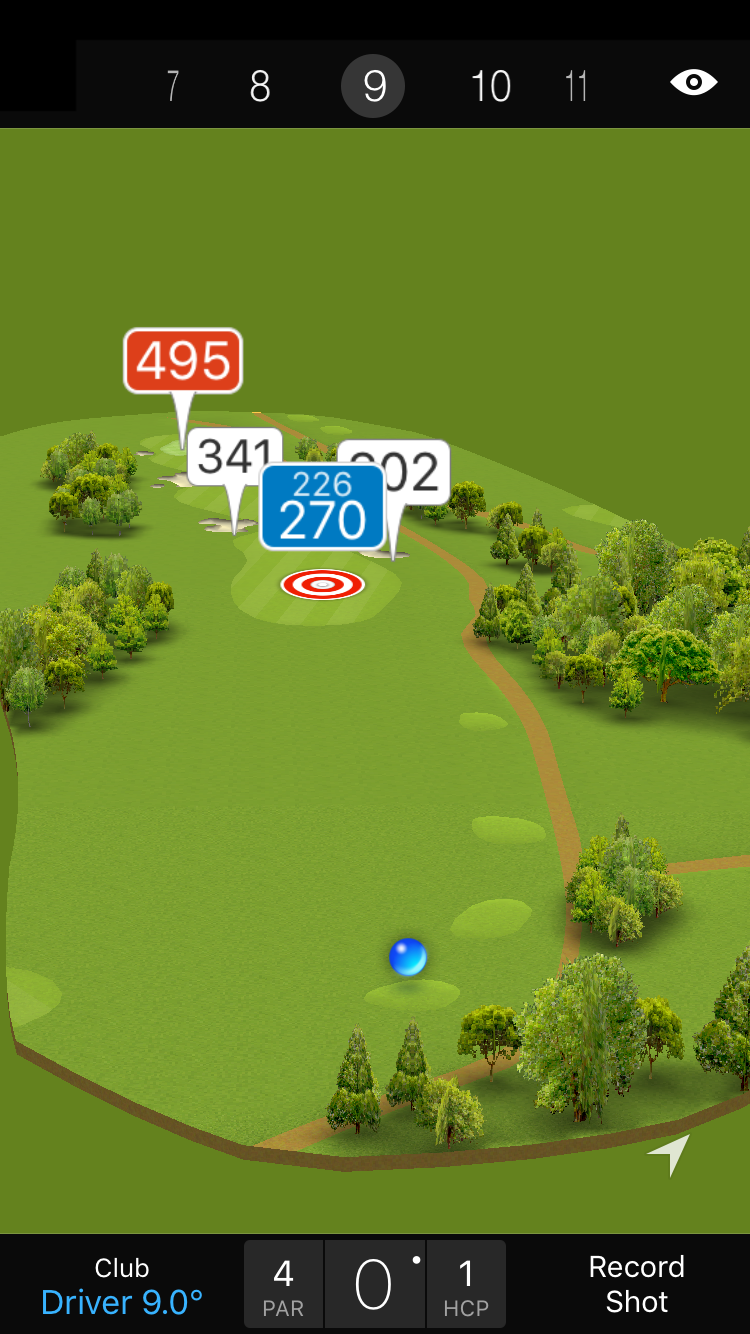Tap the blue 226/270 target distance label
The height and width of the screenshot is (1334, 750).
click(322, 506)
